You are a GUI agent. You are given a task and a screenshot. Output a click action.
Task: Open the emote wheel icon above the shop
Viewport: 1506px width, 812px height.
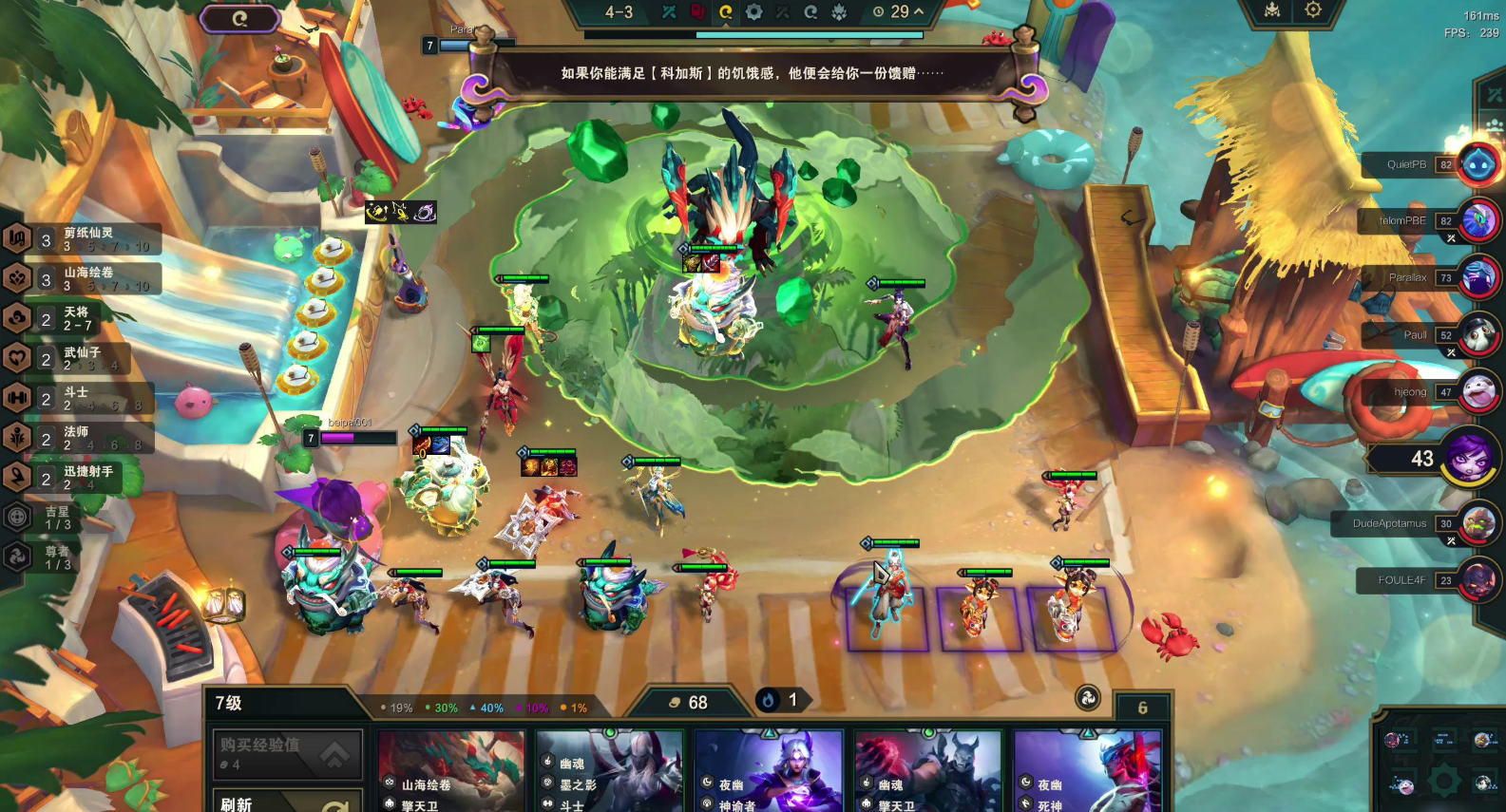tap(1087, 699)
